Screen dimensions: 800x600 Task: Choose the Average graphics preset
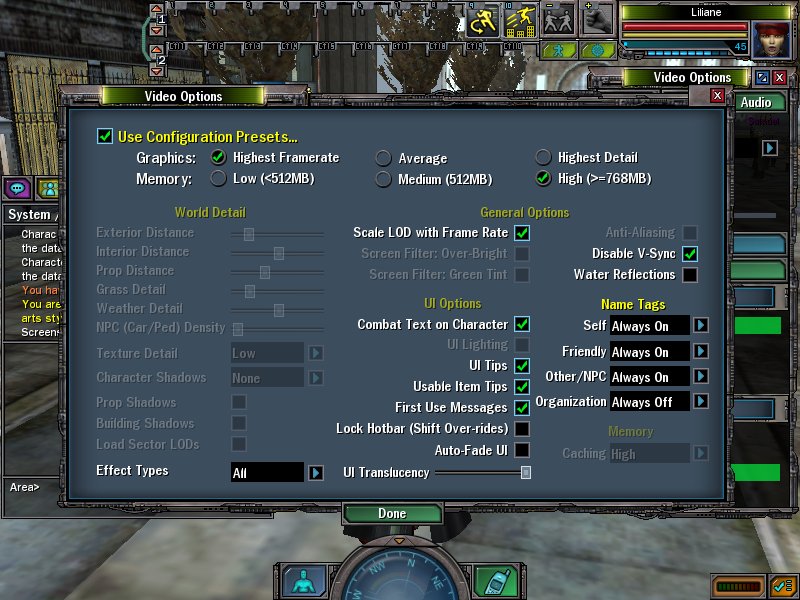[383, 158]
